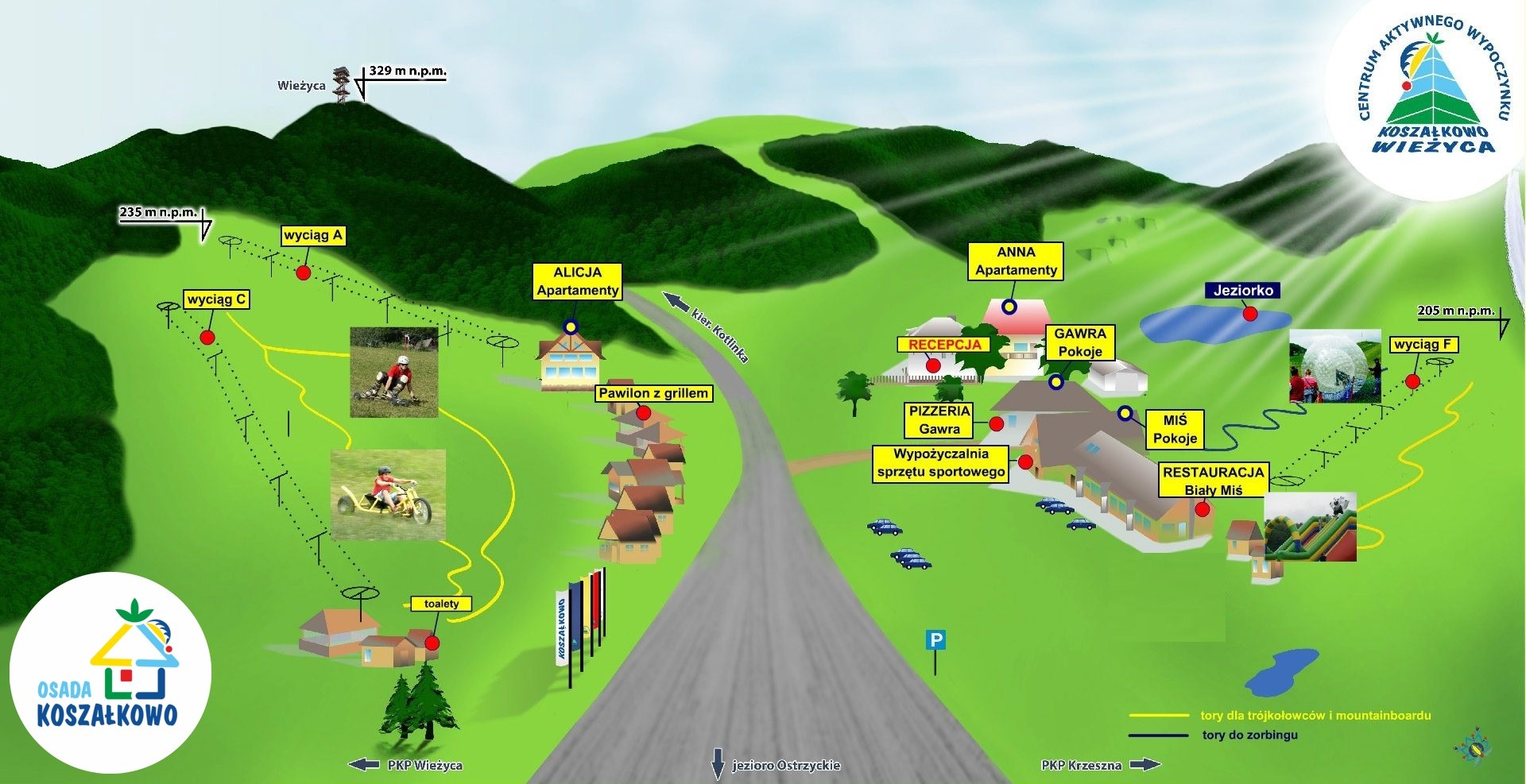Image resolution: width=1526 pixels, height=784 pixels.
Task: Select the RESTAURACJA Biały Miś label
Action: point(1213,481)
